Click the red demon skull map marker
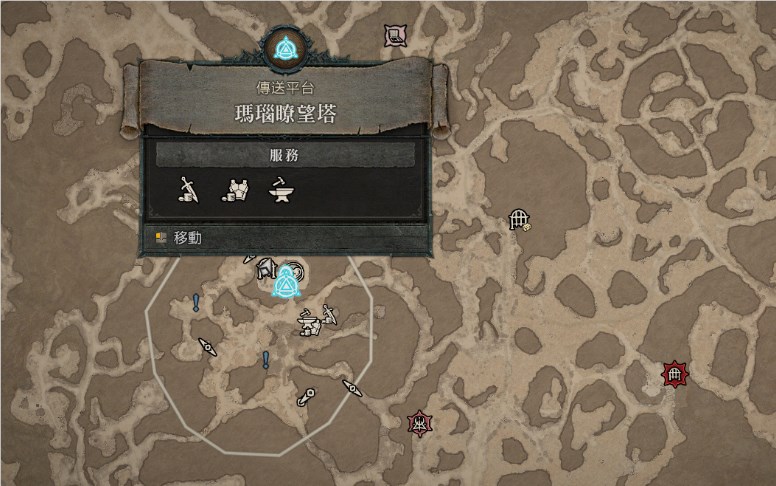 tap(419, 422)
